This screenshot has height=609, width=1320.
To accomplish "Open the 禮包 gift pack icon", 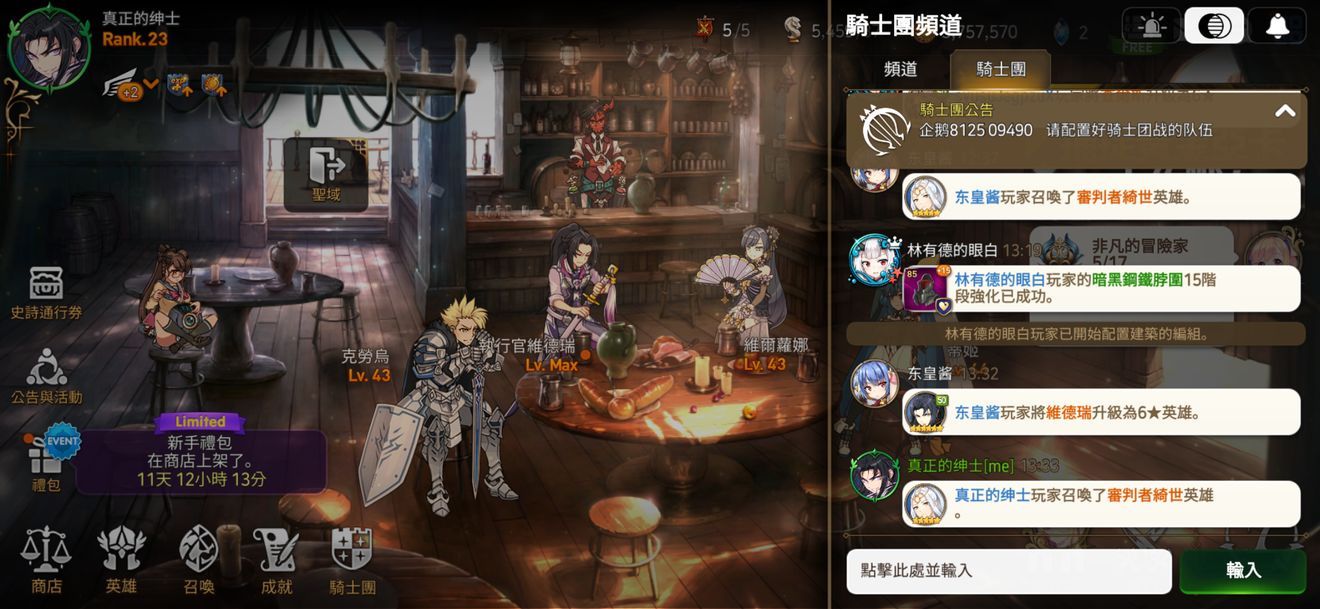I will coord(46,464).
